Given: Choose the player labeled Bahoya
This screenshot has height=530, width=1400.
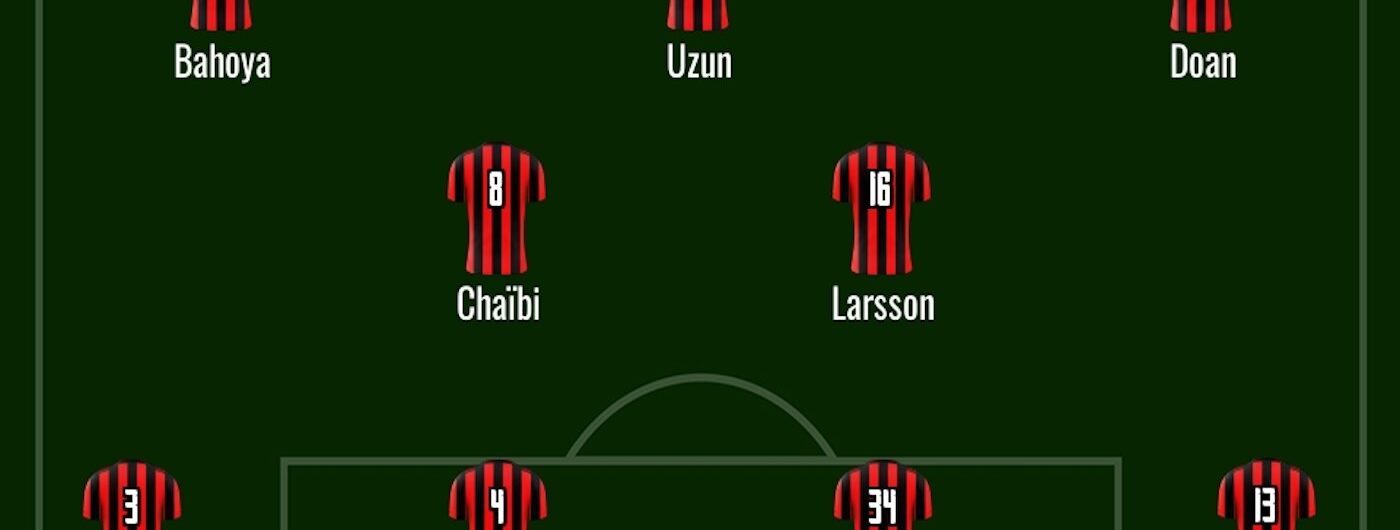Looking at the screenshot, I should [222, 62].
